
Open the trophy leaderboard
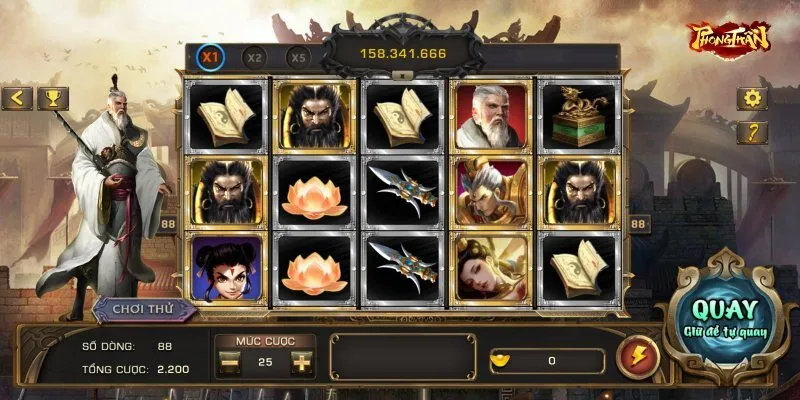[x=52, y=98]
